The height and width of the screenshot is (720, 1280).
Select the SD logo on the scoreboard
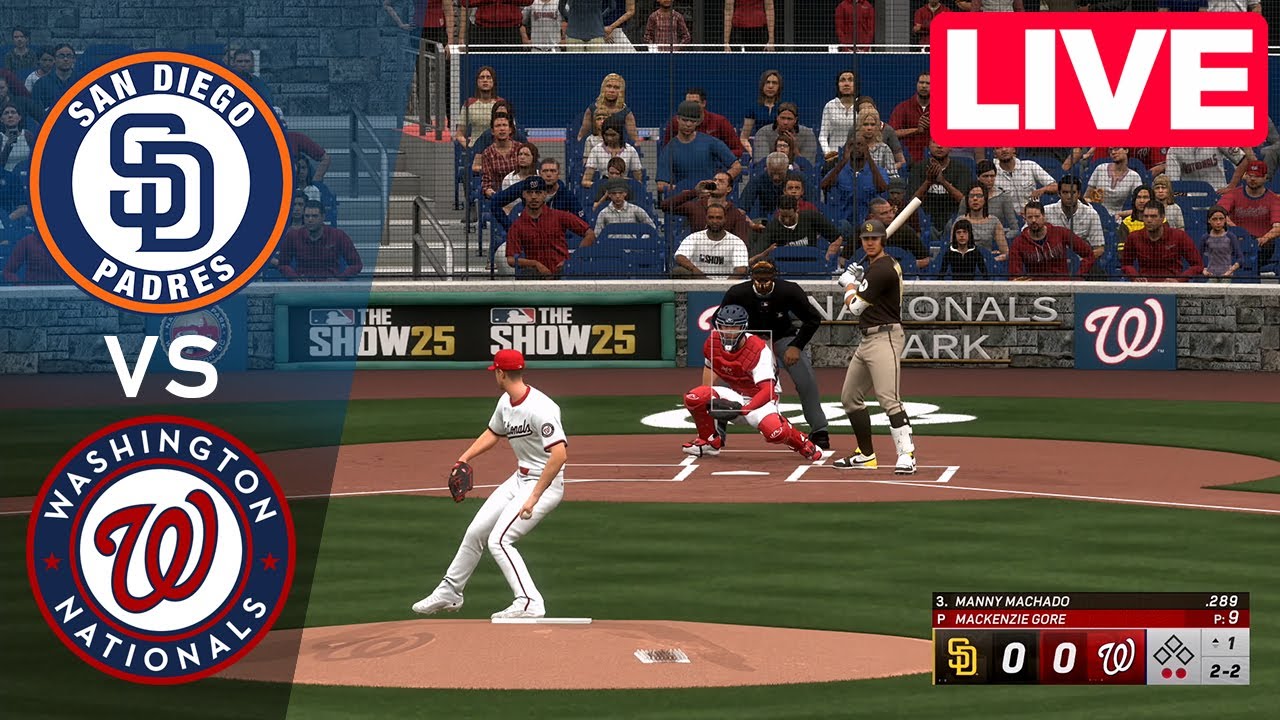tap(963, 656)
